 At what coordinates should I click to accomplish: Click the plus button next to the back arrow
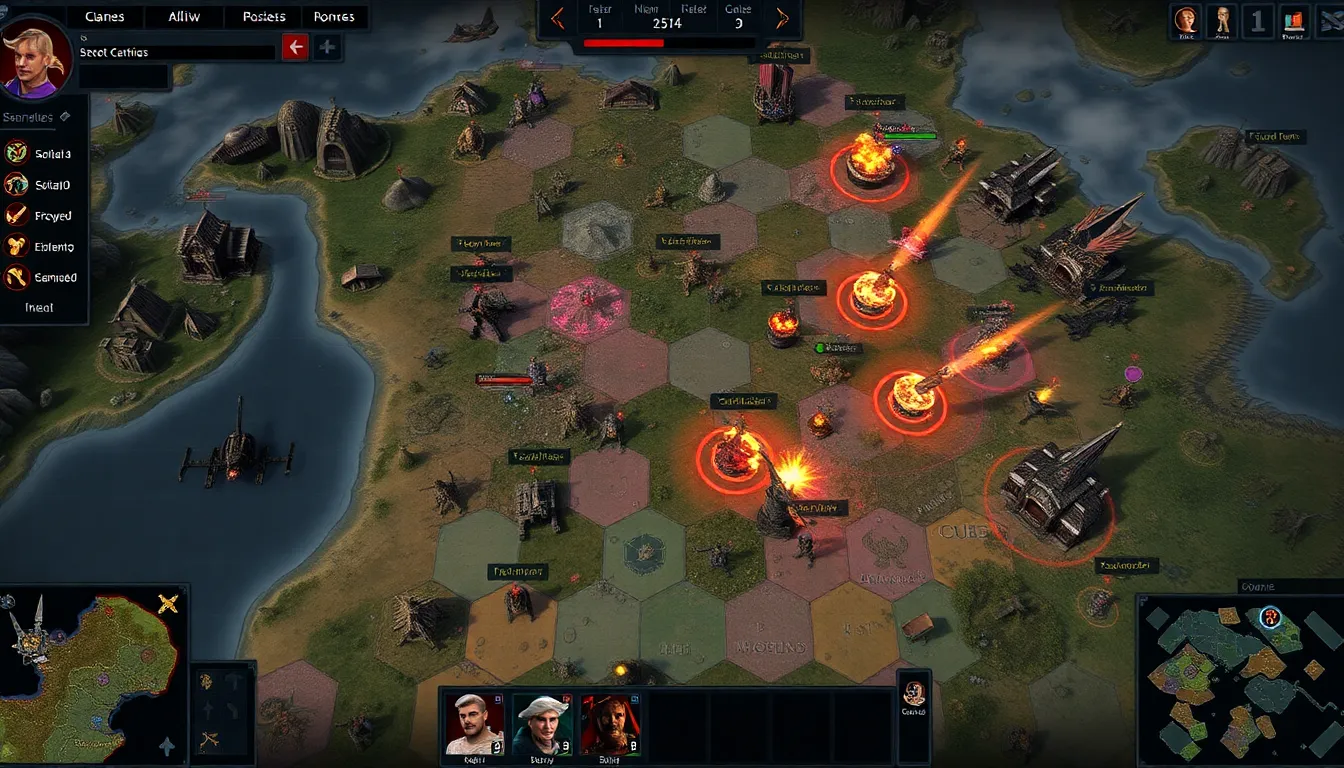pos(327,46)
